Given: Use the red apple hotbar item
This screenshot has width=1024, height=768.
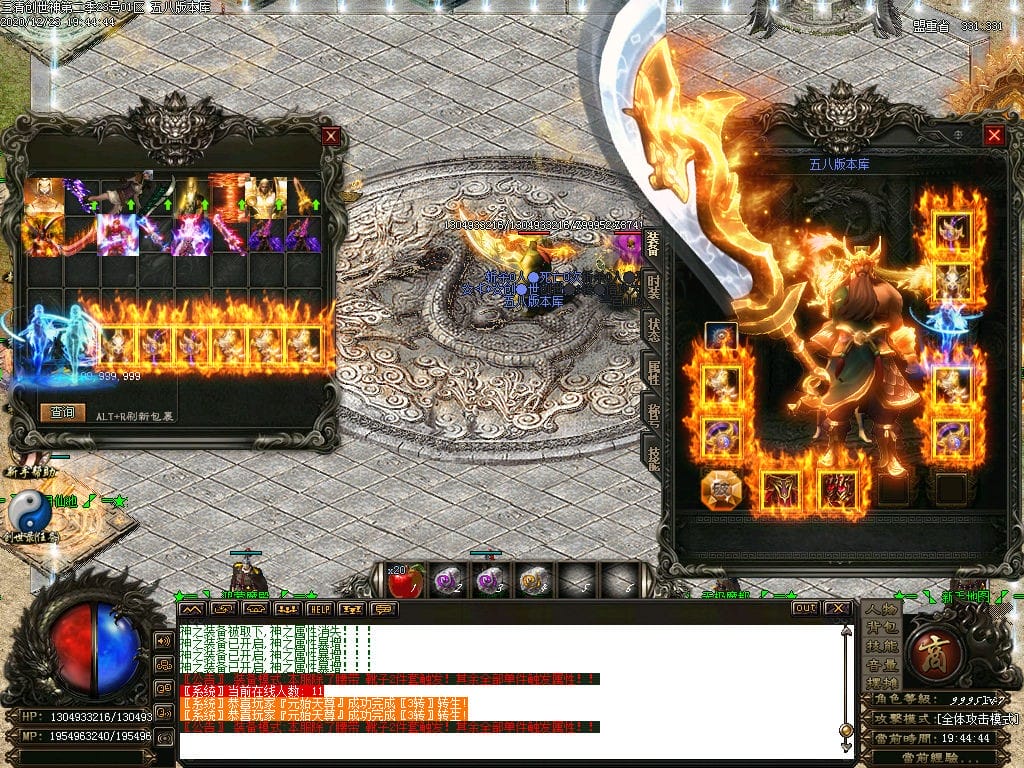Looking at the screenshot, I should 406,580.
